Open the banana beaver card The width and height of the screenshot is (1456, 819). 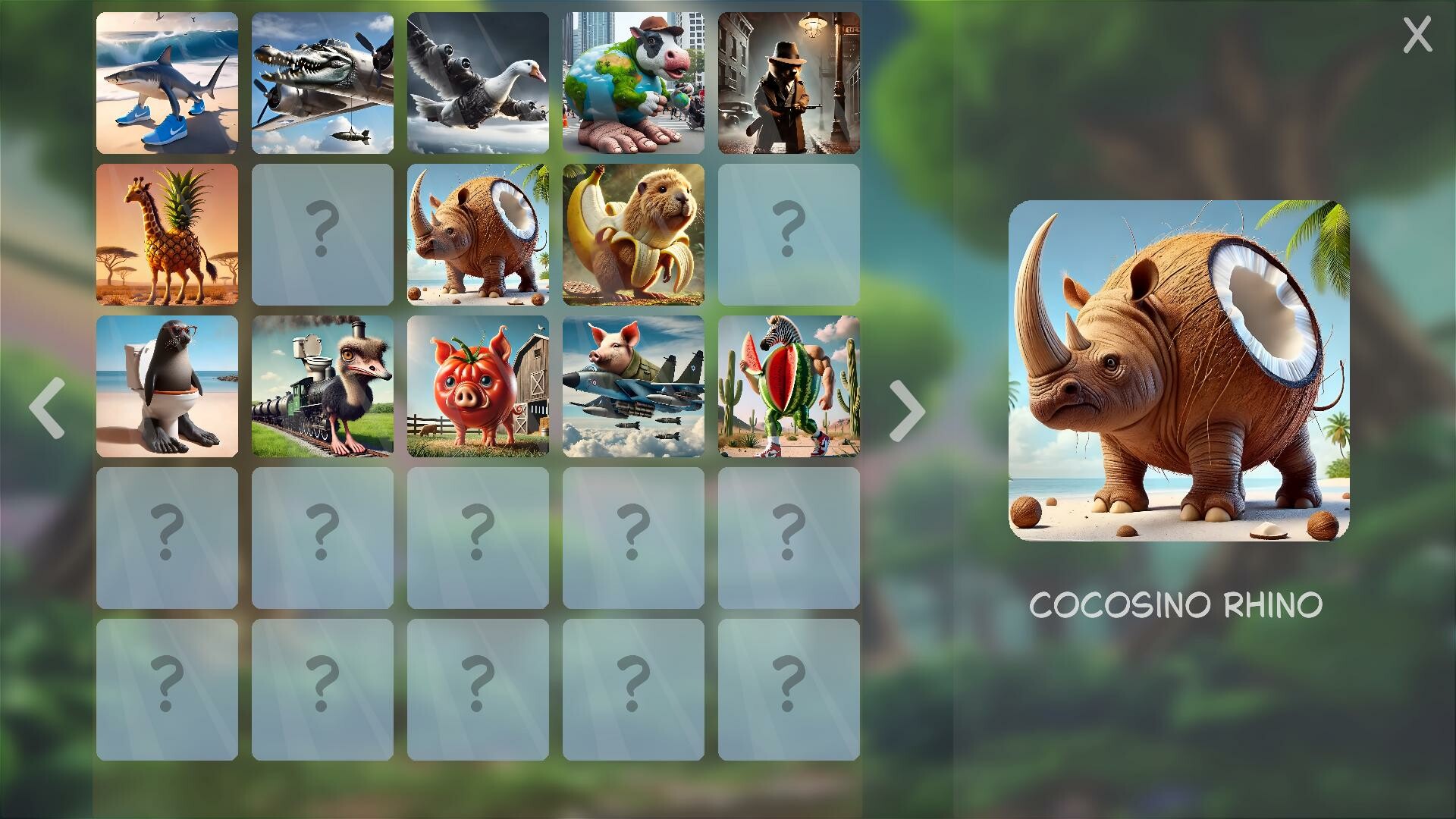tap(634, 235)
